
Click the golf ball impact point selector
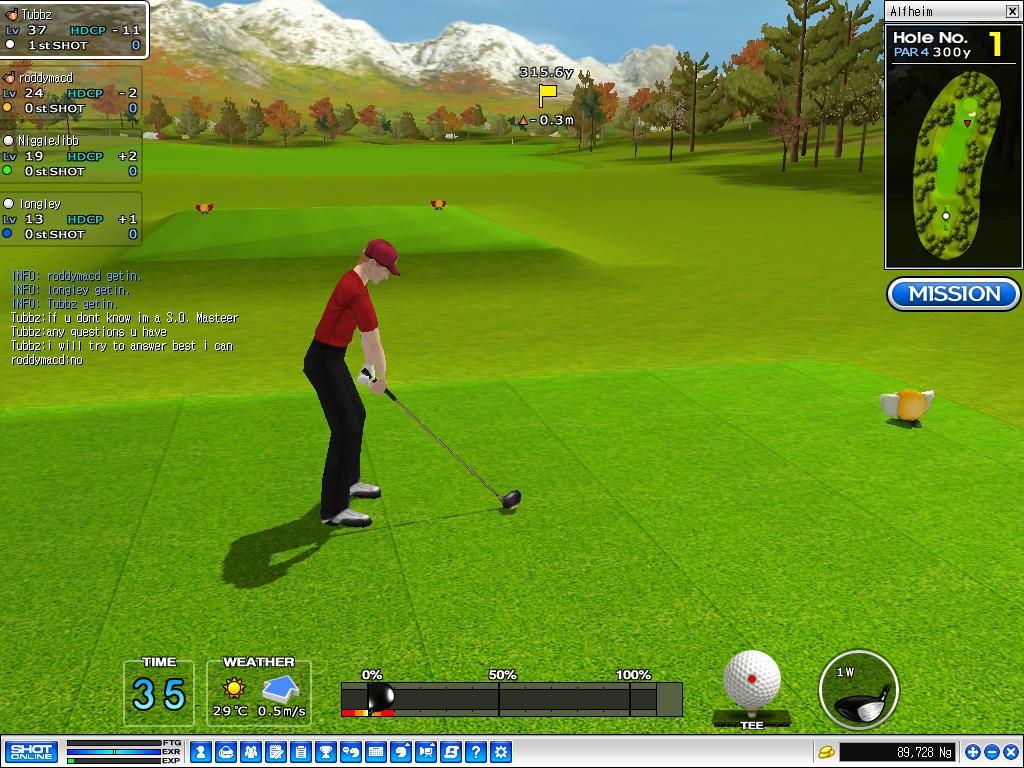tap(752, 679)
